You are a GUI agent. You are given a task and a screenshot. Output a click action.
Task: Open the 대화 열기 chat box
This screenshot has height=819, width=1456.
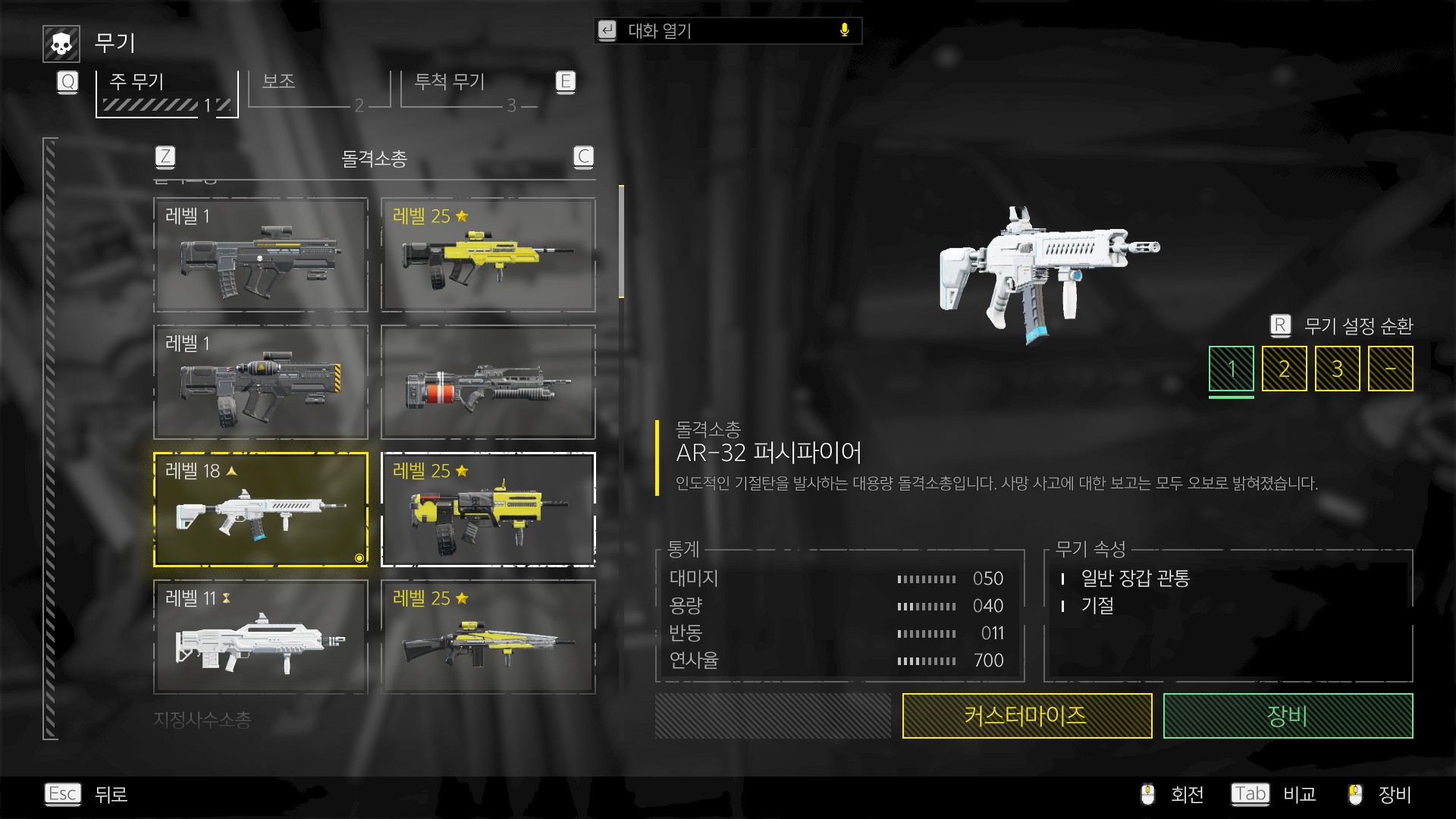pos(728,31)
